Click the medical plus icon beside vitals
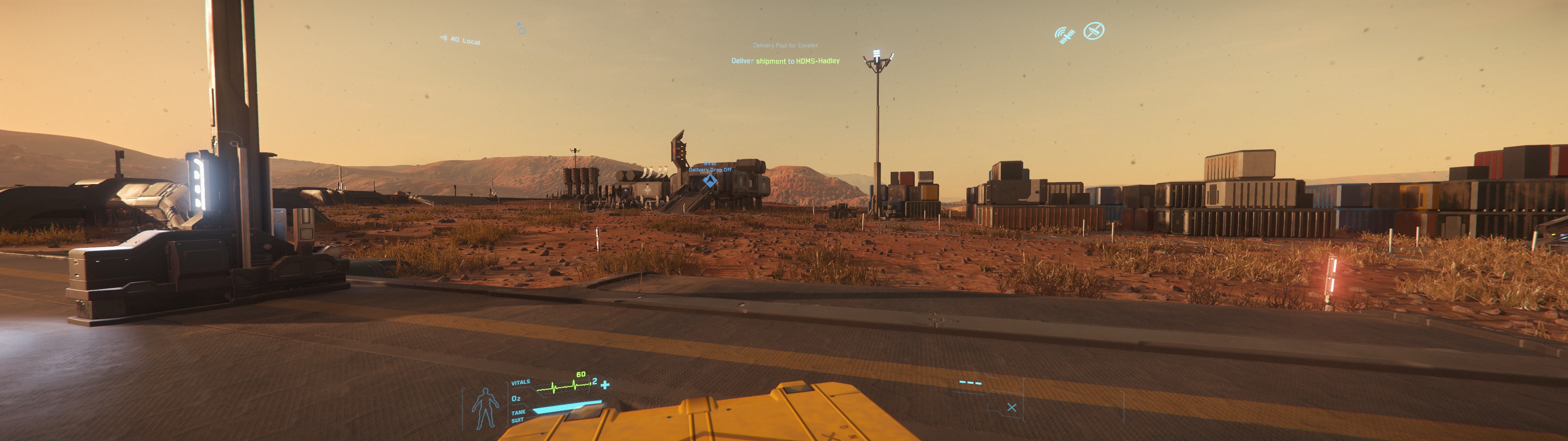This screenshot has height=441, width=1568. 605,384
